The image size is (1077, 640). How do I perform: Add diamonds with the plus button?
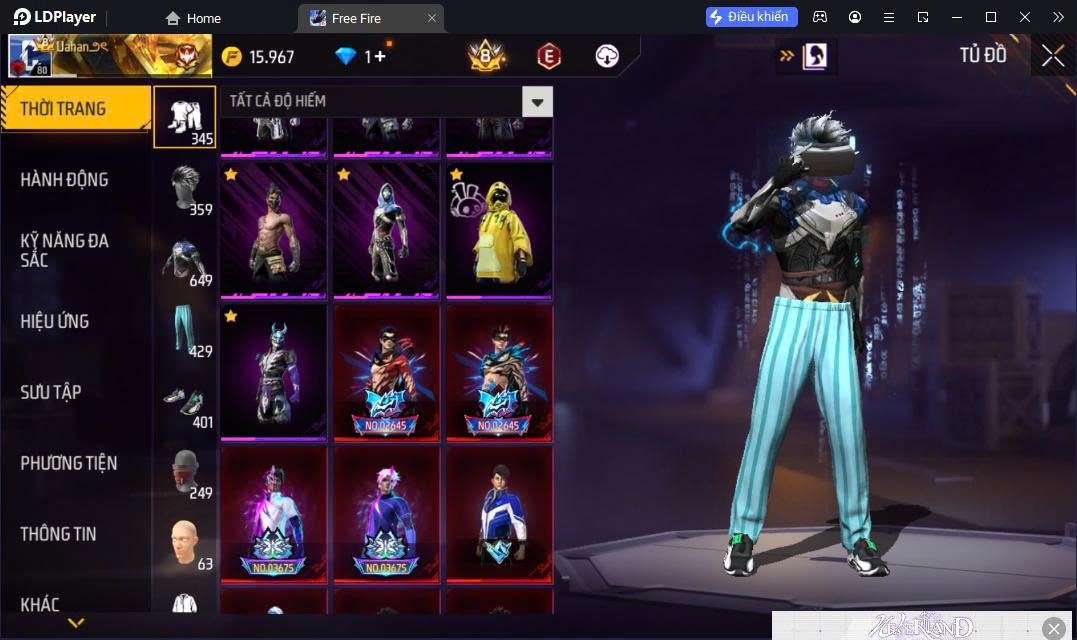(x=380, y=57)
